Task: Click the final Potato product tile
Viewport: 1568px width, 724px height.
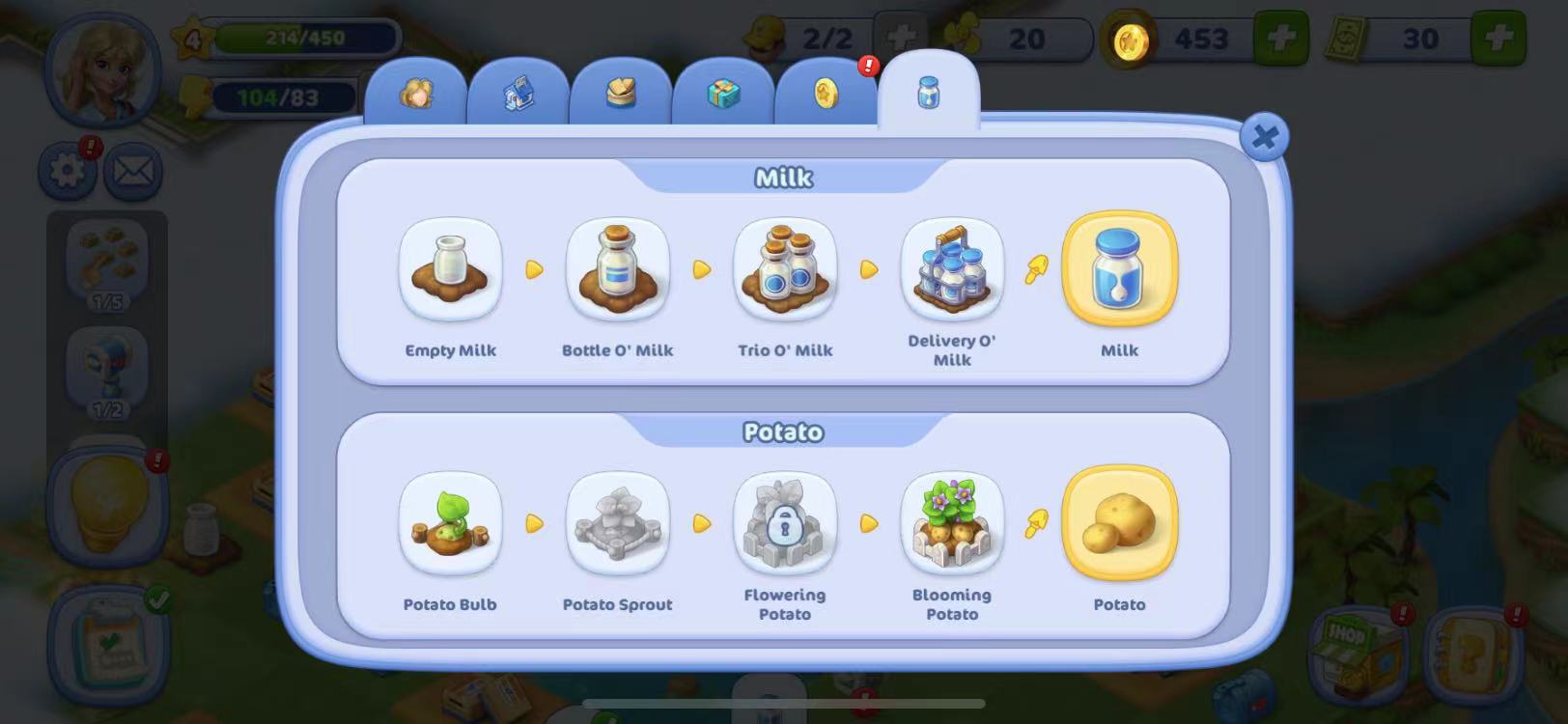Action: pos(1119,523)
